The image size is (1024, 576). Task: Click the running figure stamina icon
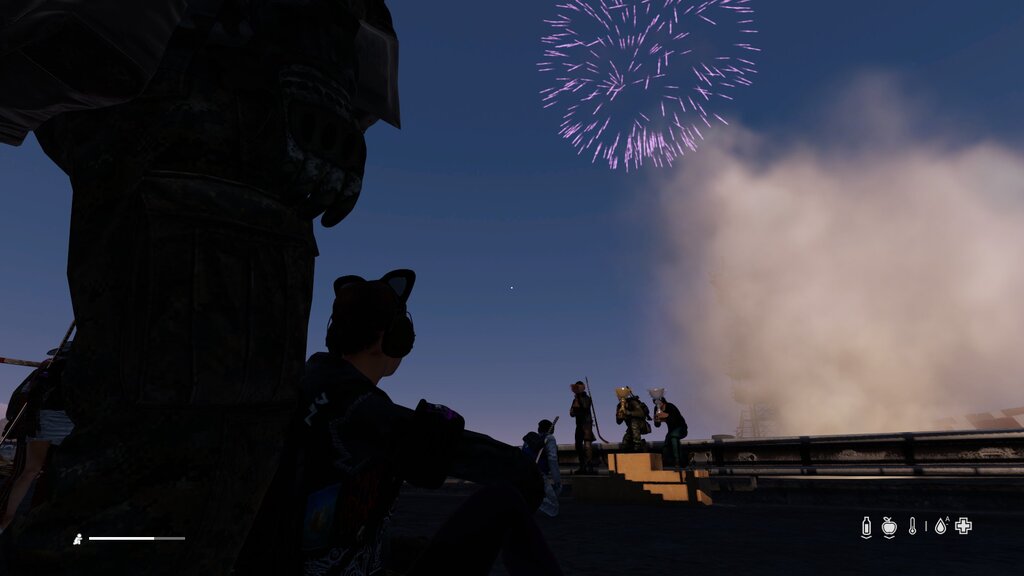tap(78, 539)
